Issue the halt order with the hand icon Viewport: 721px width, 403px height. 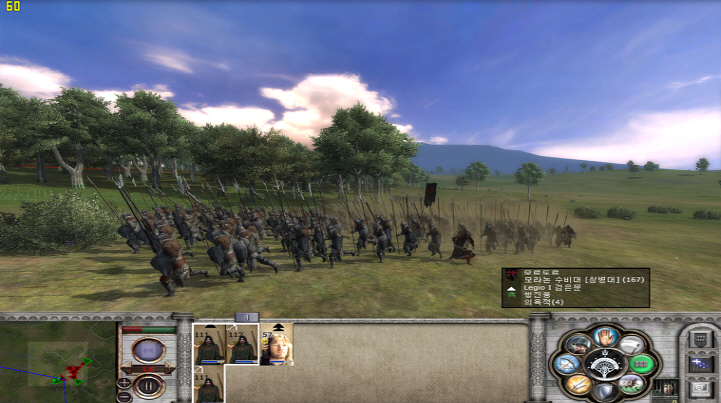pyautogui.click(x=602, y=336)
